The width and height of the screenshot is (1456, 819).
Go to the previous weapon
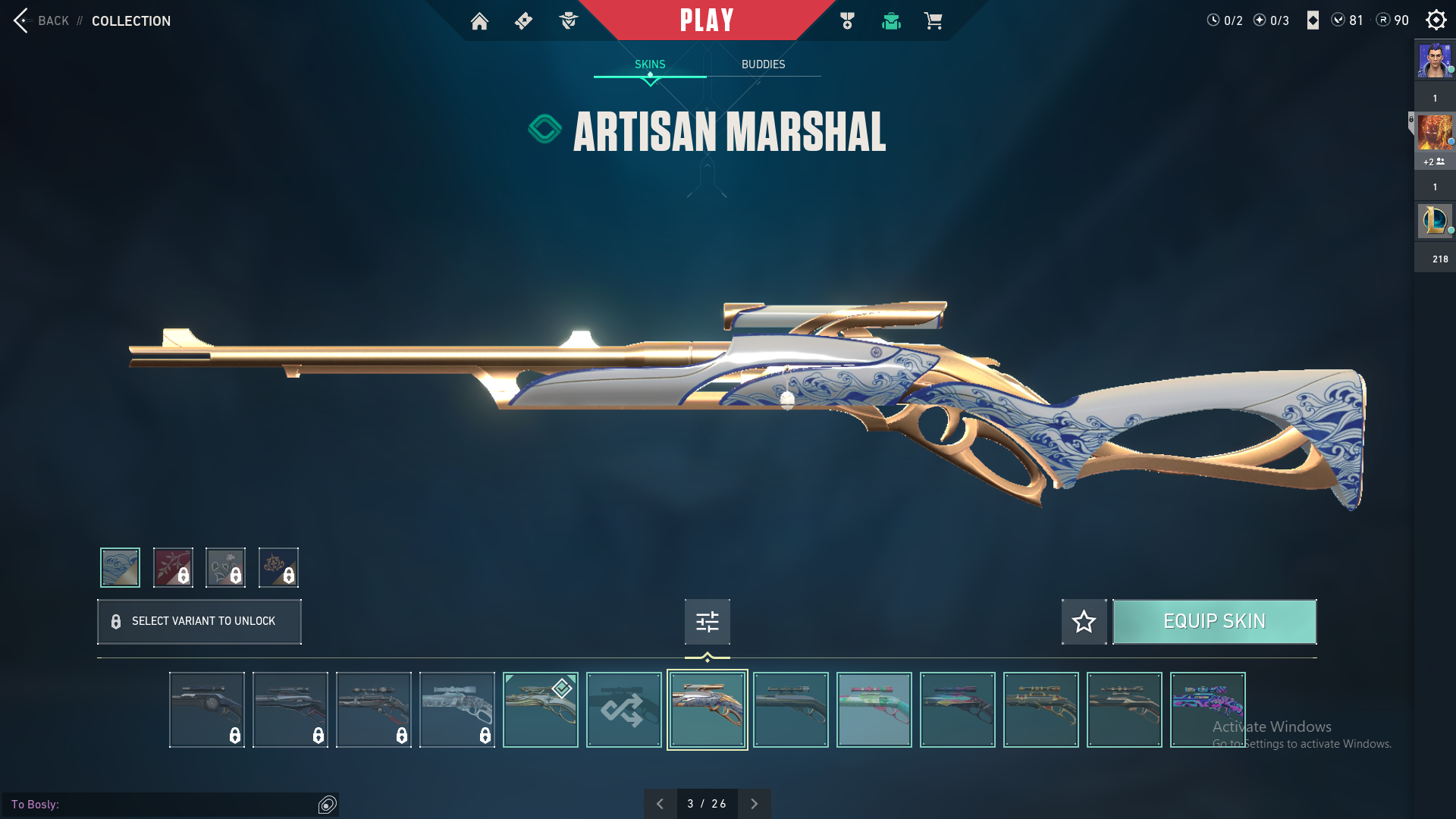pos(660,804)
